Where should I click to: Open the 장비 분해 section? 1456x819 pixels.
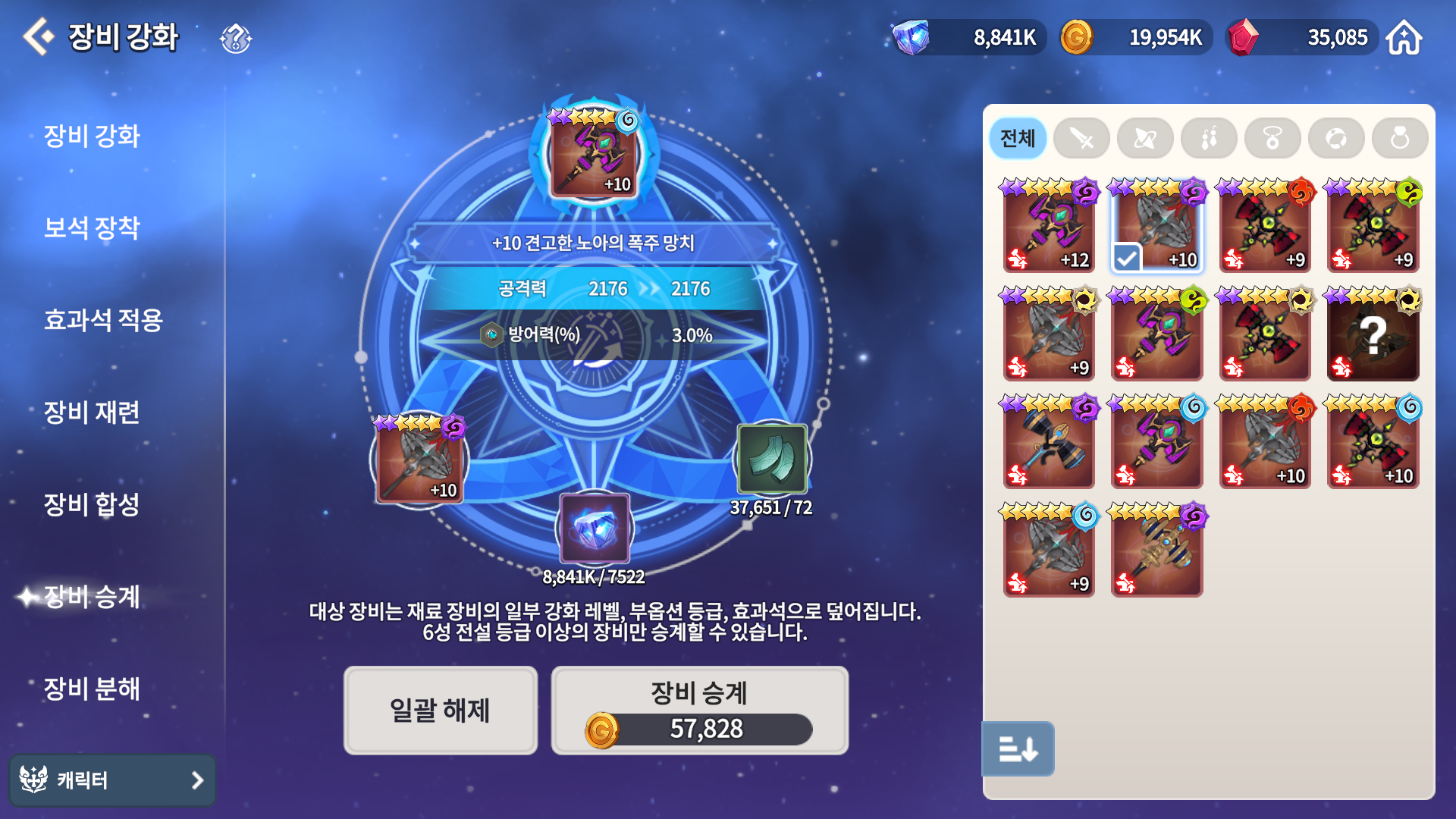(92, 689)
